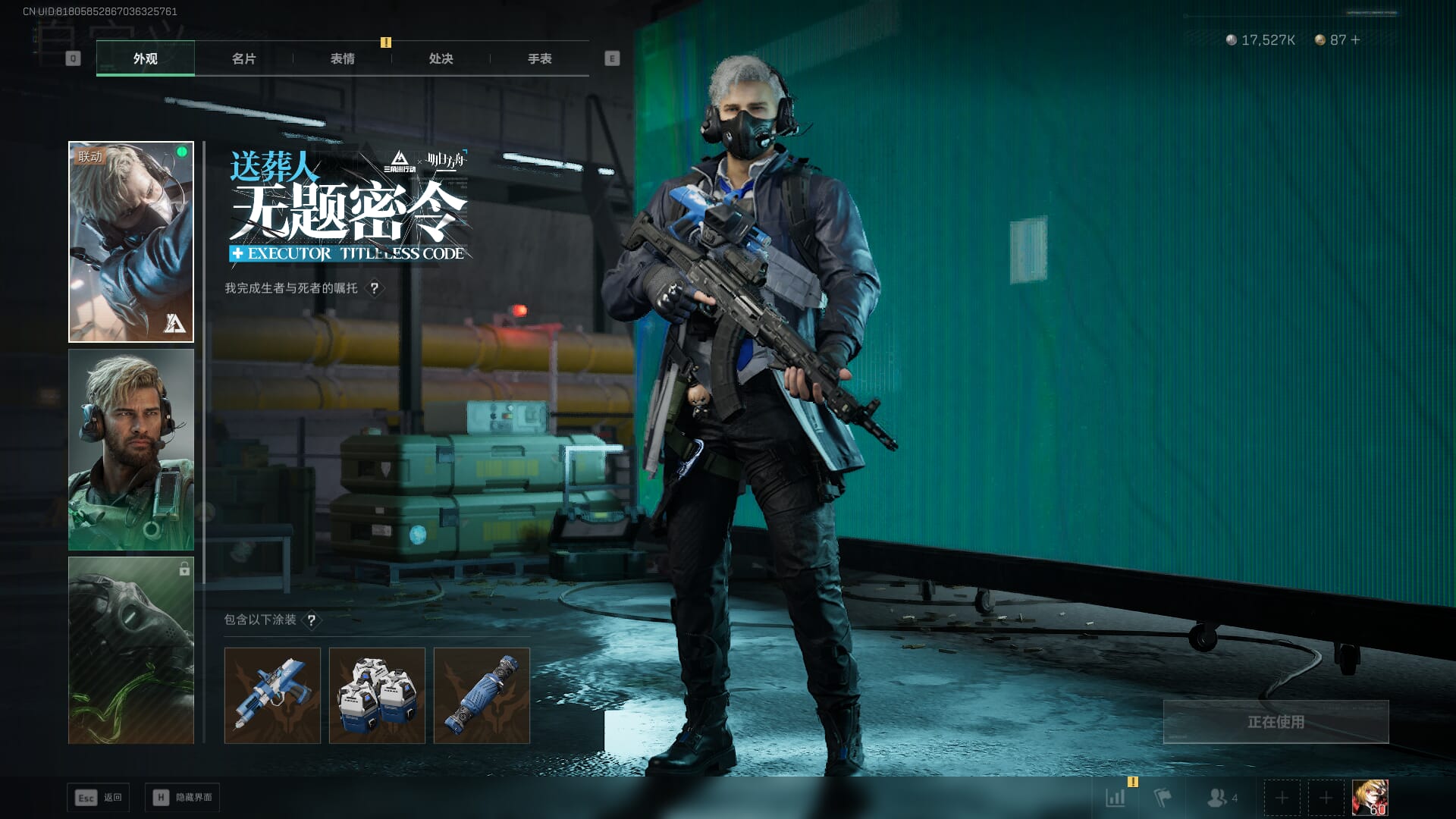View the blue pistol-style gadget skin
Image resolution: width=1456 pixels, height=819 pixels.
pyautogui.click(x=272, y=695)
